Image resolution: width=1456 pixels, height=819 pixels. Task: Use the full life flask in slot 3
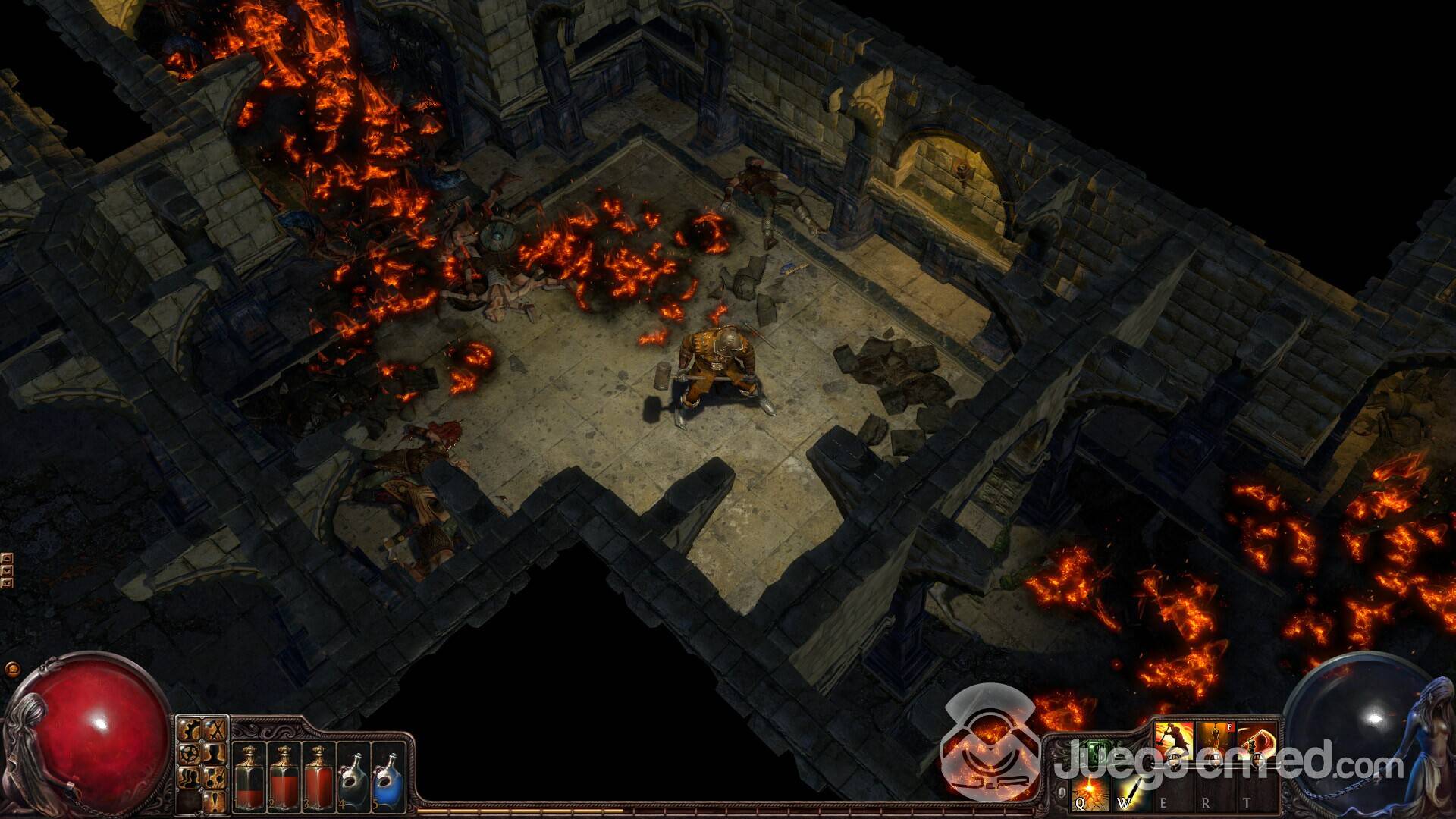coord(317,773)
